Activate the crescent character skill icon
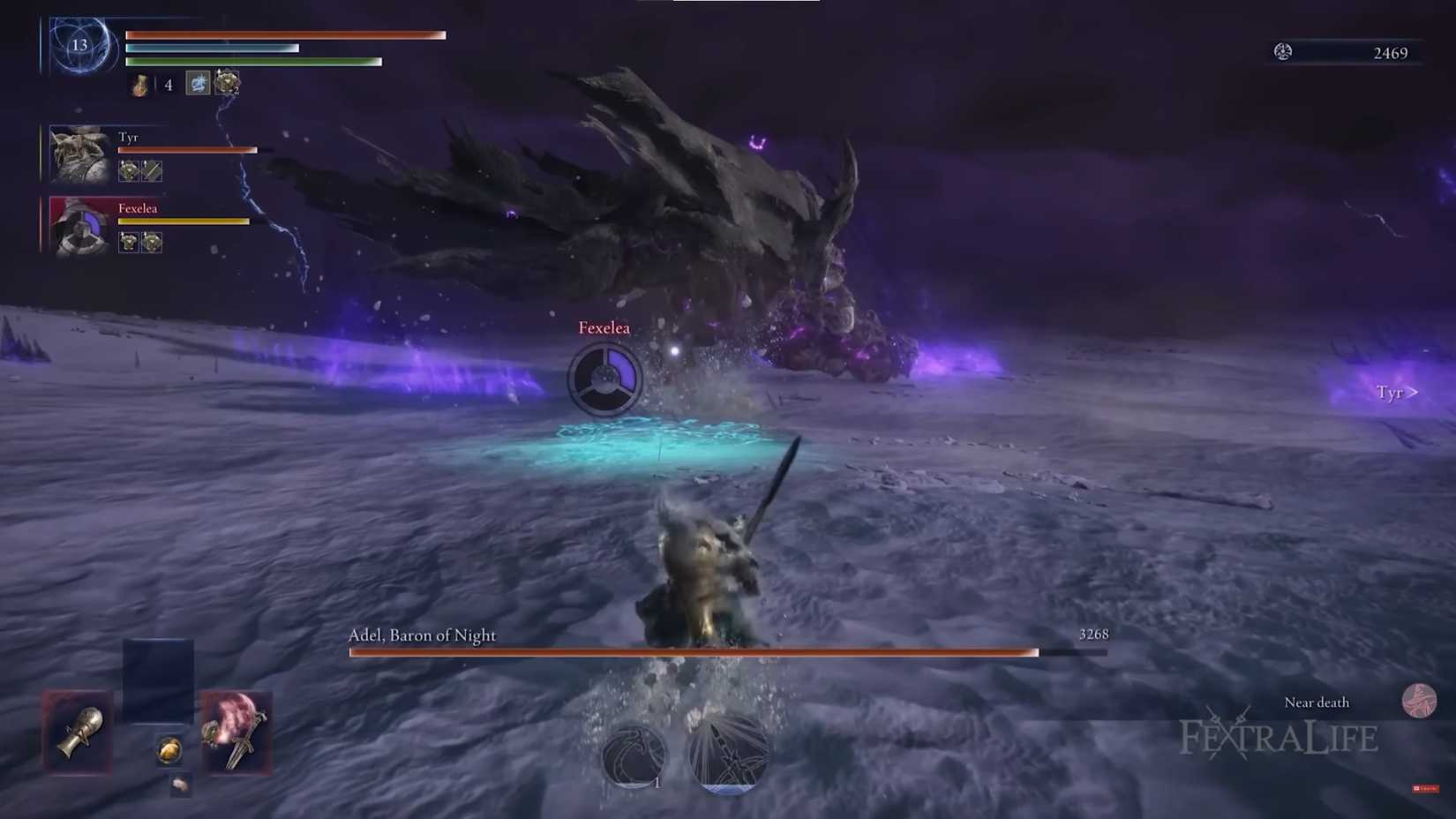1456x819 pixels. point(634,755)
